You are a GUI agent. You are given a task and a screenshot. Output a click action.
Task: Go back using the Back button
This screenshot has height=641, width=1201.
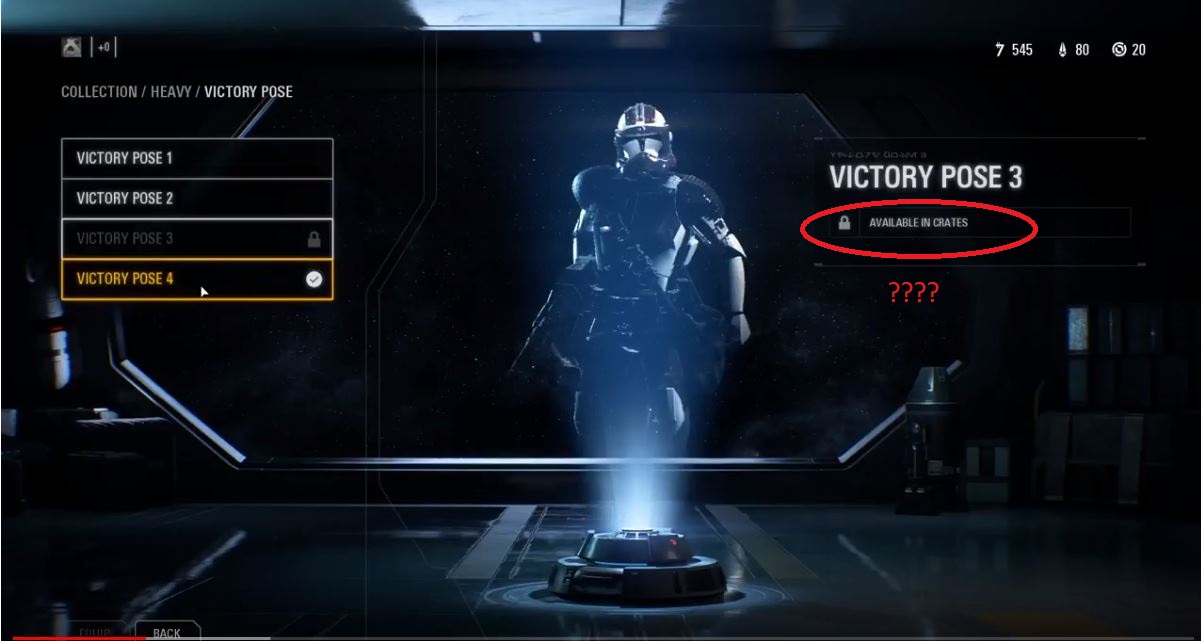(x=167, y=632)
